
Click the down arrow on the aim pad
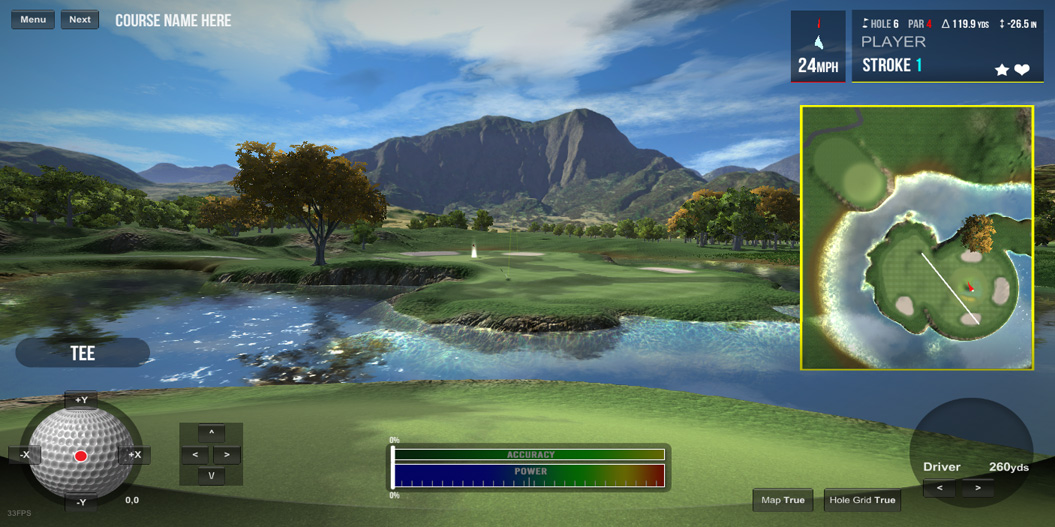[x=211, y=476]
